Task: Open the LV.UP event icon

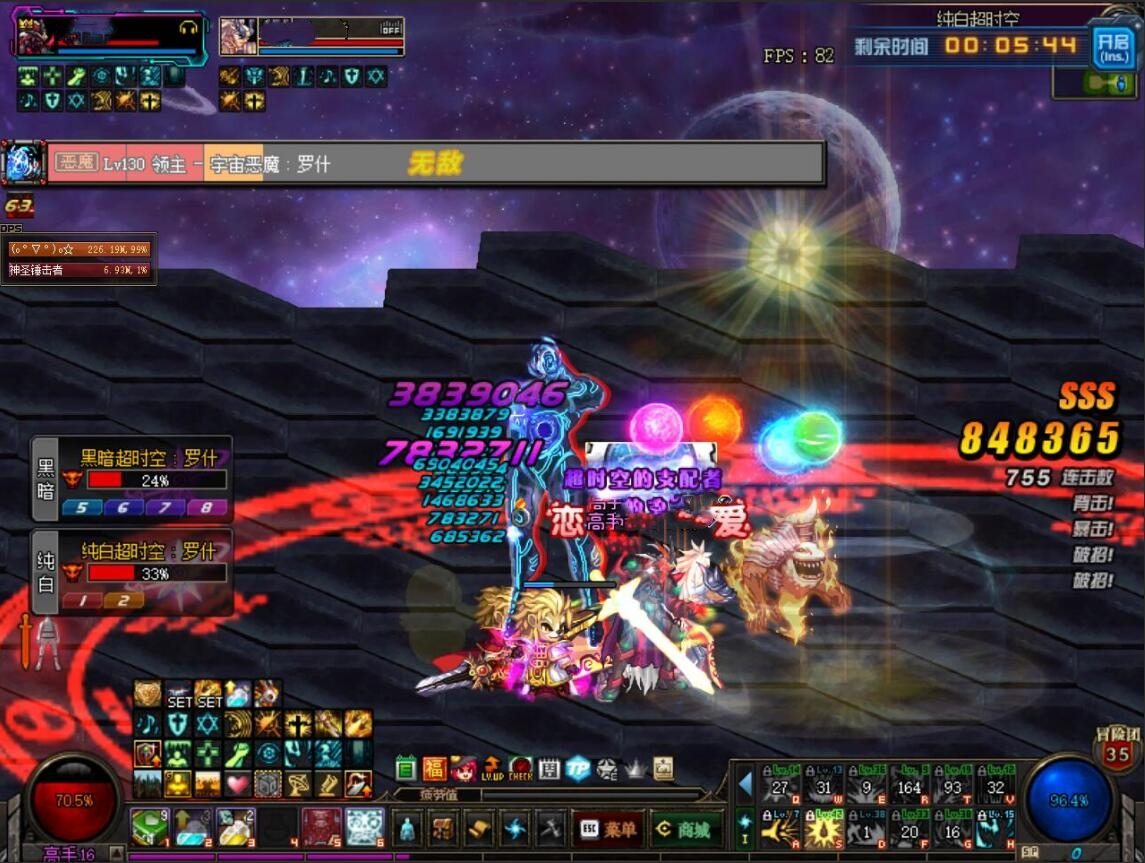Action: pos(492,769)
